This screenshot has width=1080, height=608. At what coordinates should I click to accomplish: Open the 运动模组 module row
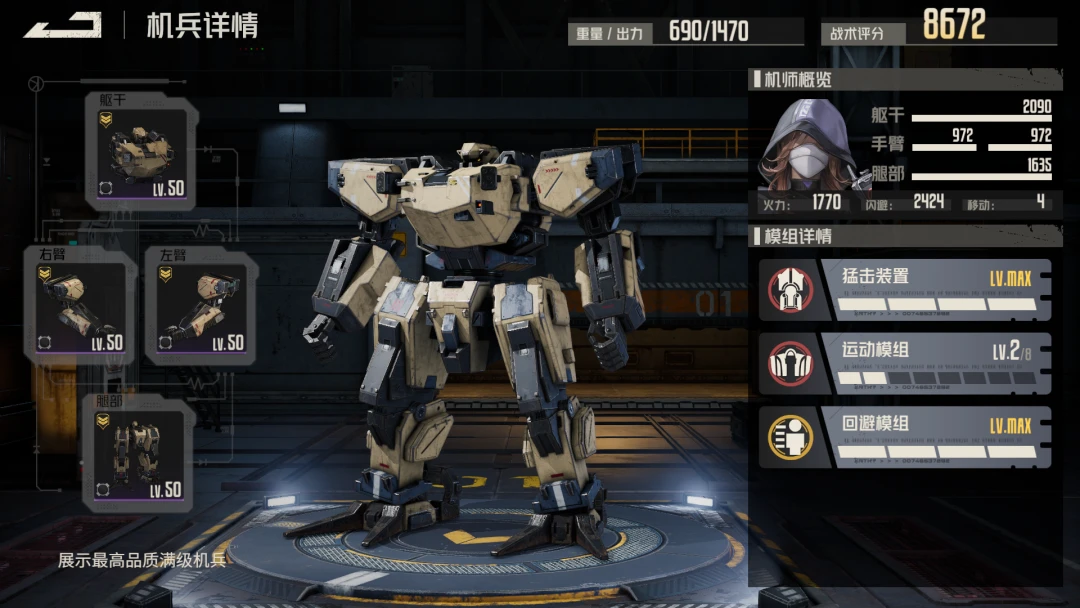click(x=904, y=364)
